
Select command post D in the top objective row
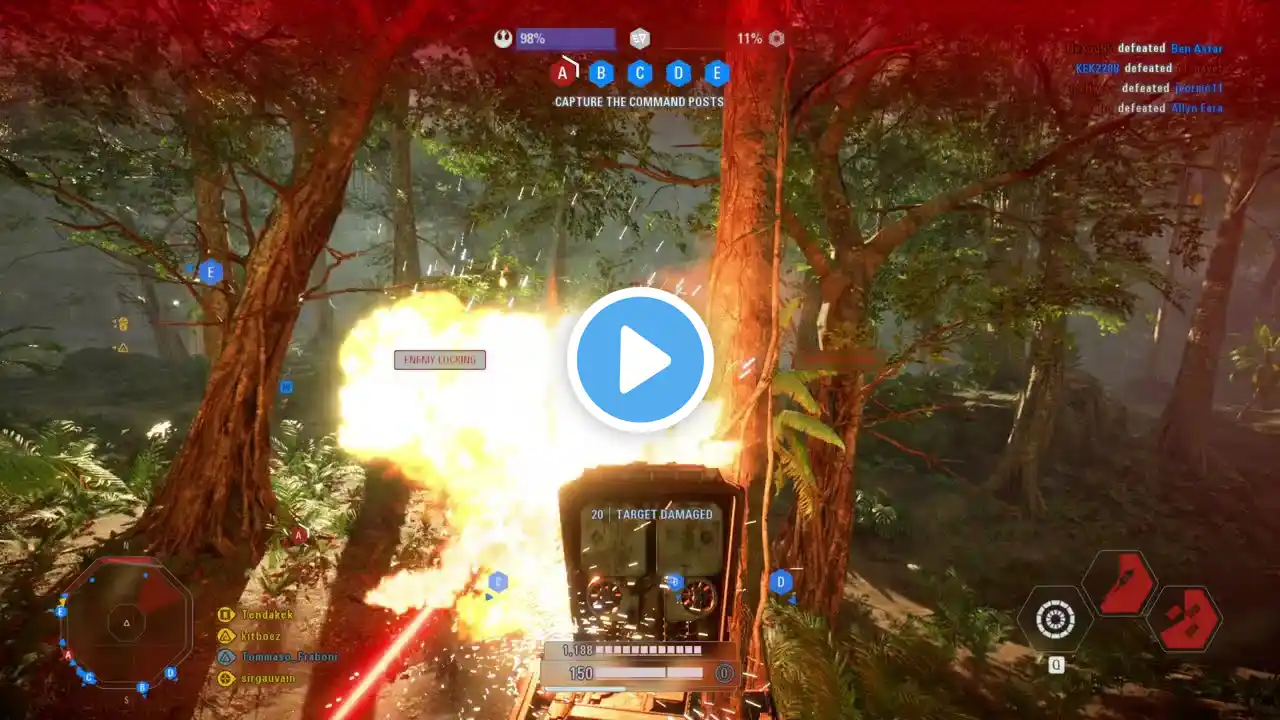(x=679, y=73)
